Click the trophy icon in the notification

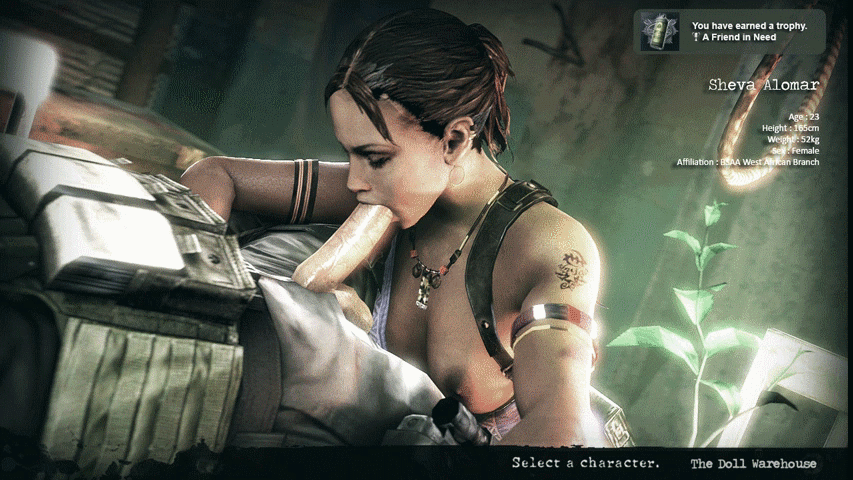click(x=660, y=32)
